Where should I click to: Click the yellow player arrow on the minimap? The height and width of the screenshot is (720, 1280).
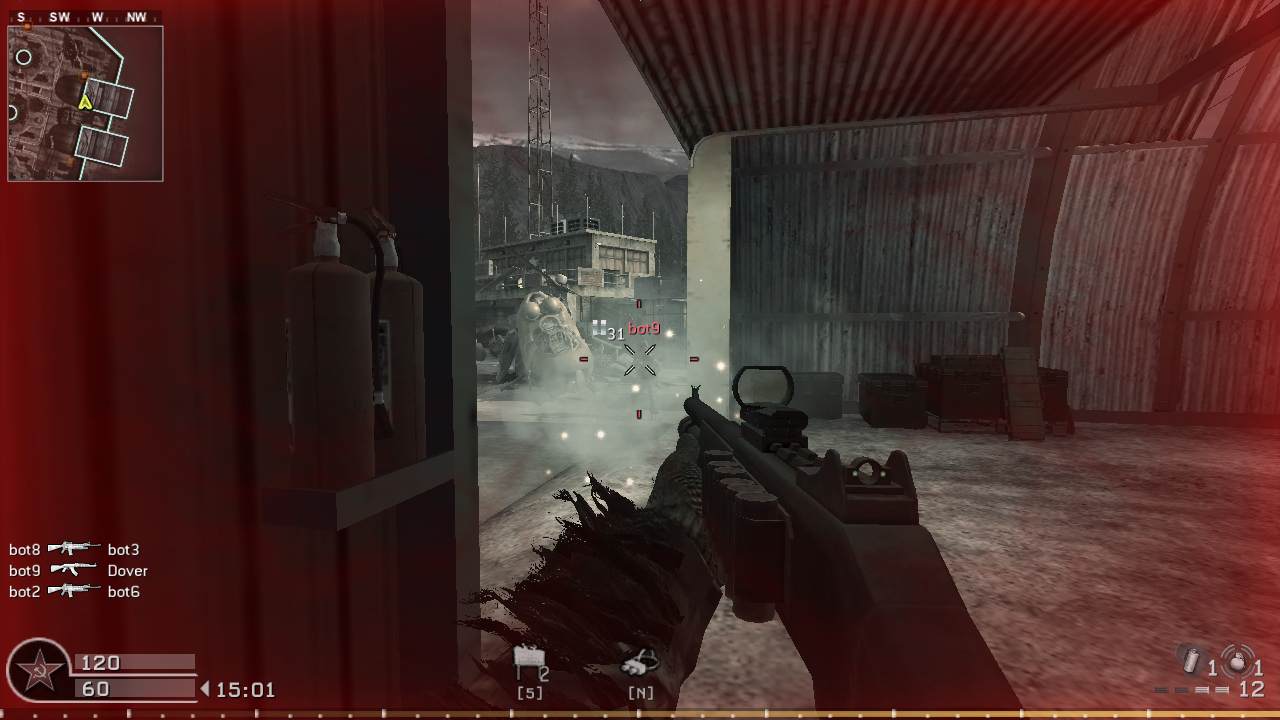86,101
